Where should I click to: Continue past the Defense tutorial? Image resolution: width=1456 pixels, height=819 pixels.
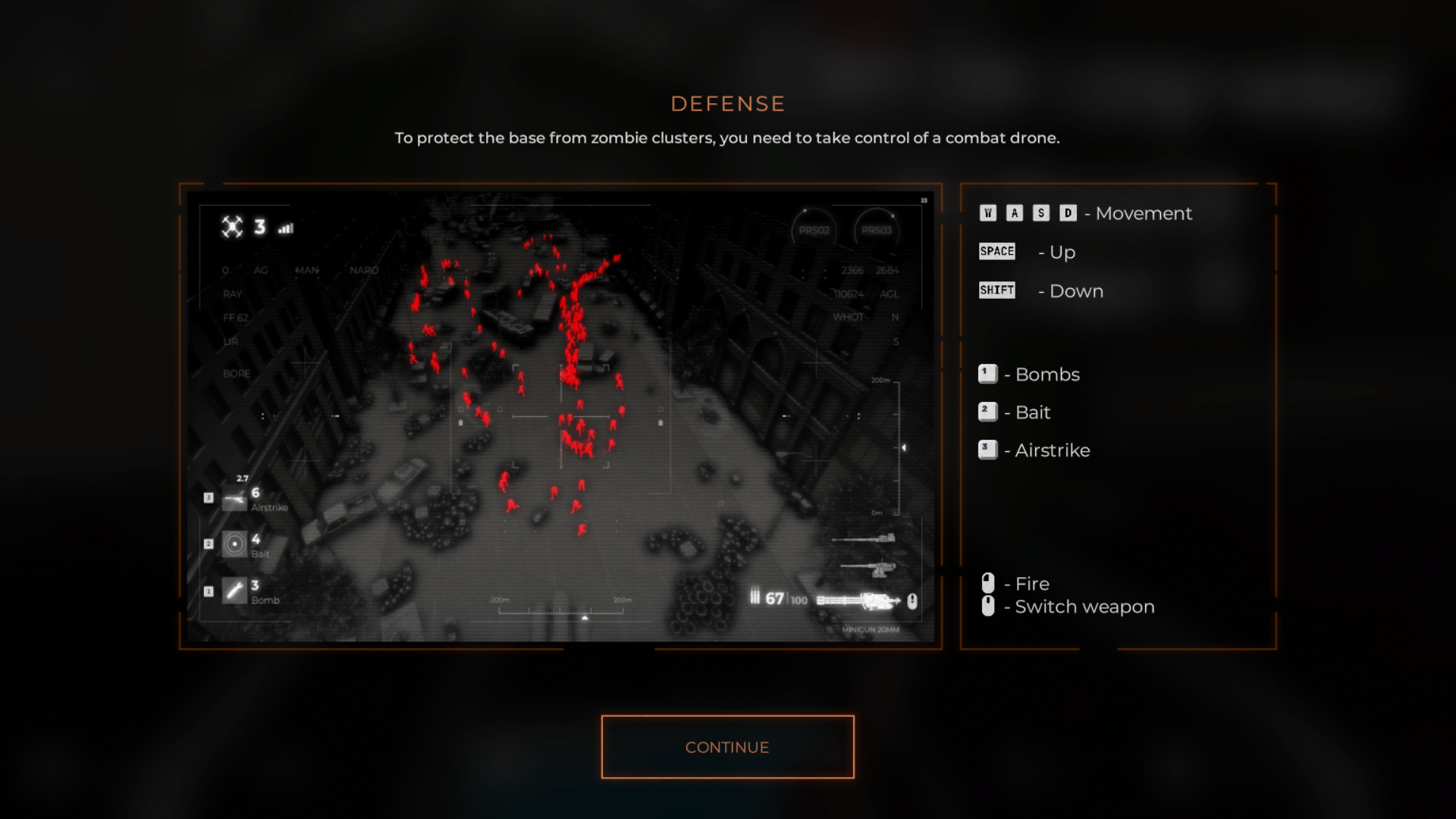click(727, 747)
